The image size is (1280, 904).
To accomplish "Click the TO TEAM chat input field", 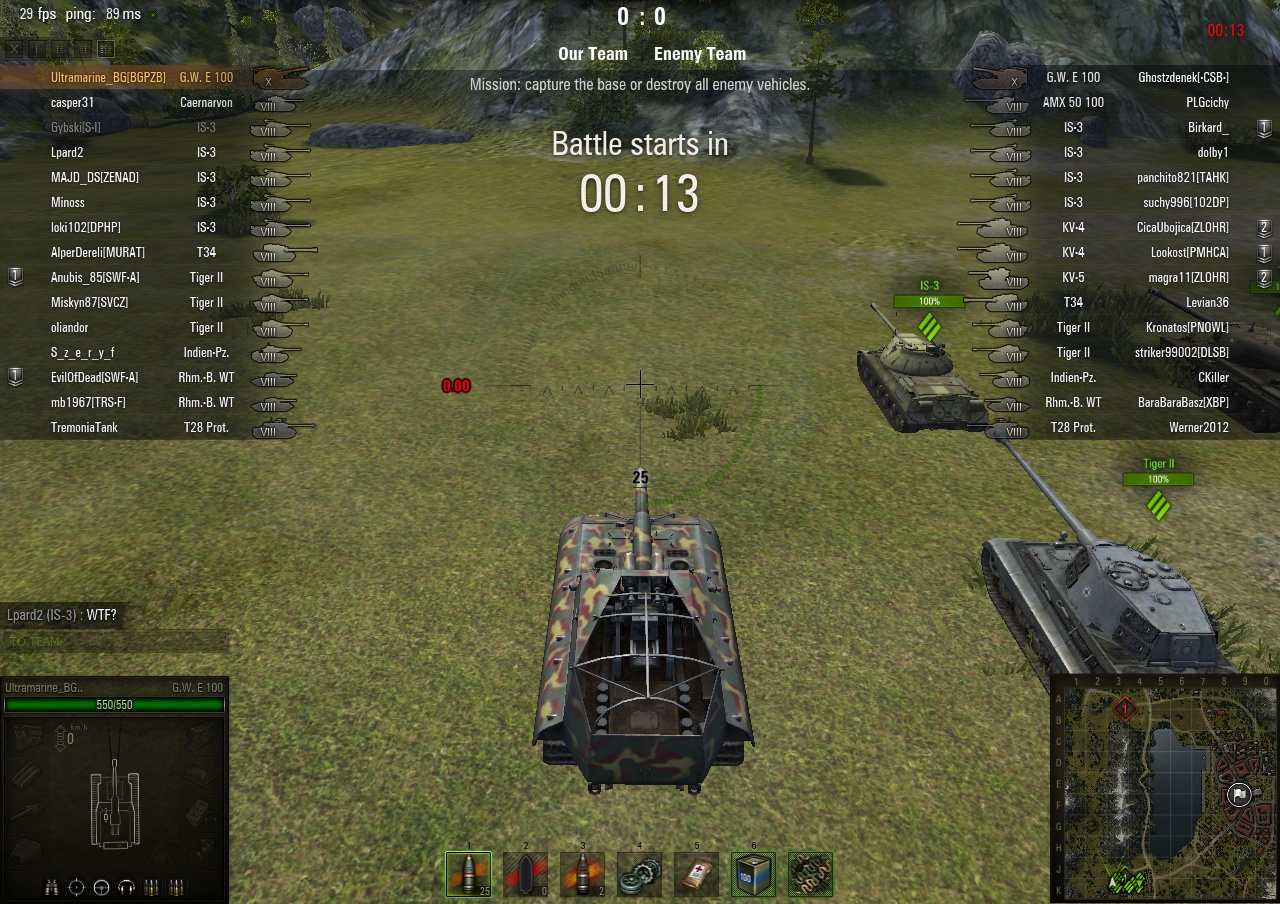I will [x=115, y=642].
